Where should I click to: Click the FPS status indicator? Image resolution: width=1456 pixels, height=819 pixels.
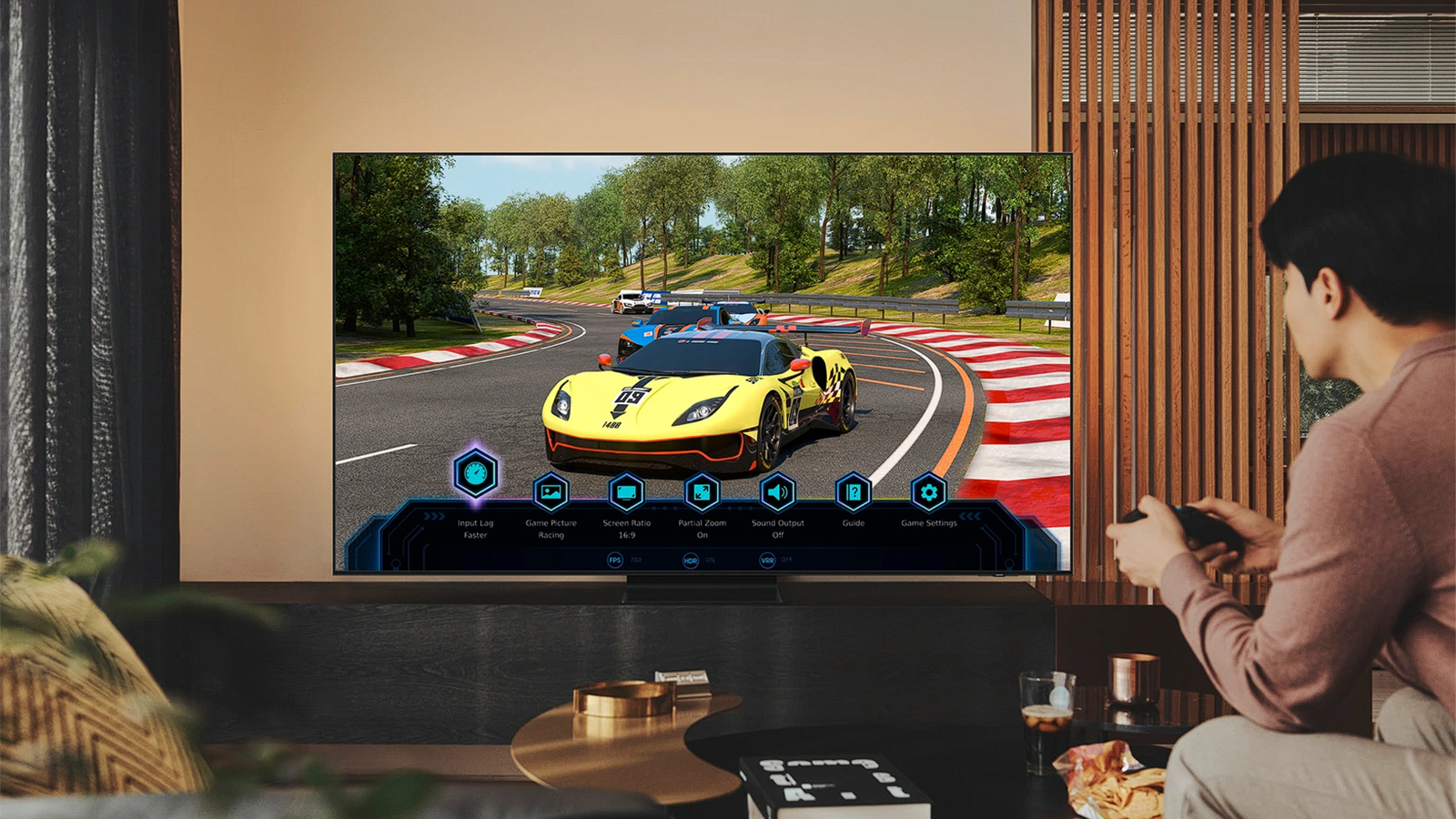coord(615,559)
